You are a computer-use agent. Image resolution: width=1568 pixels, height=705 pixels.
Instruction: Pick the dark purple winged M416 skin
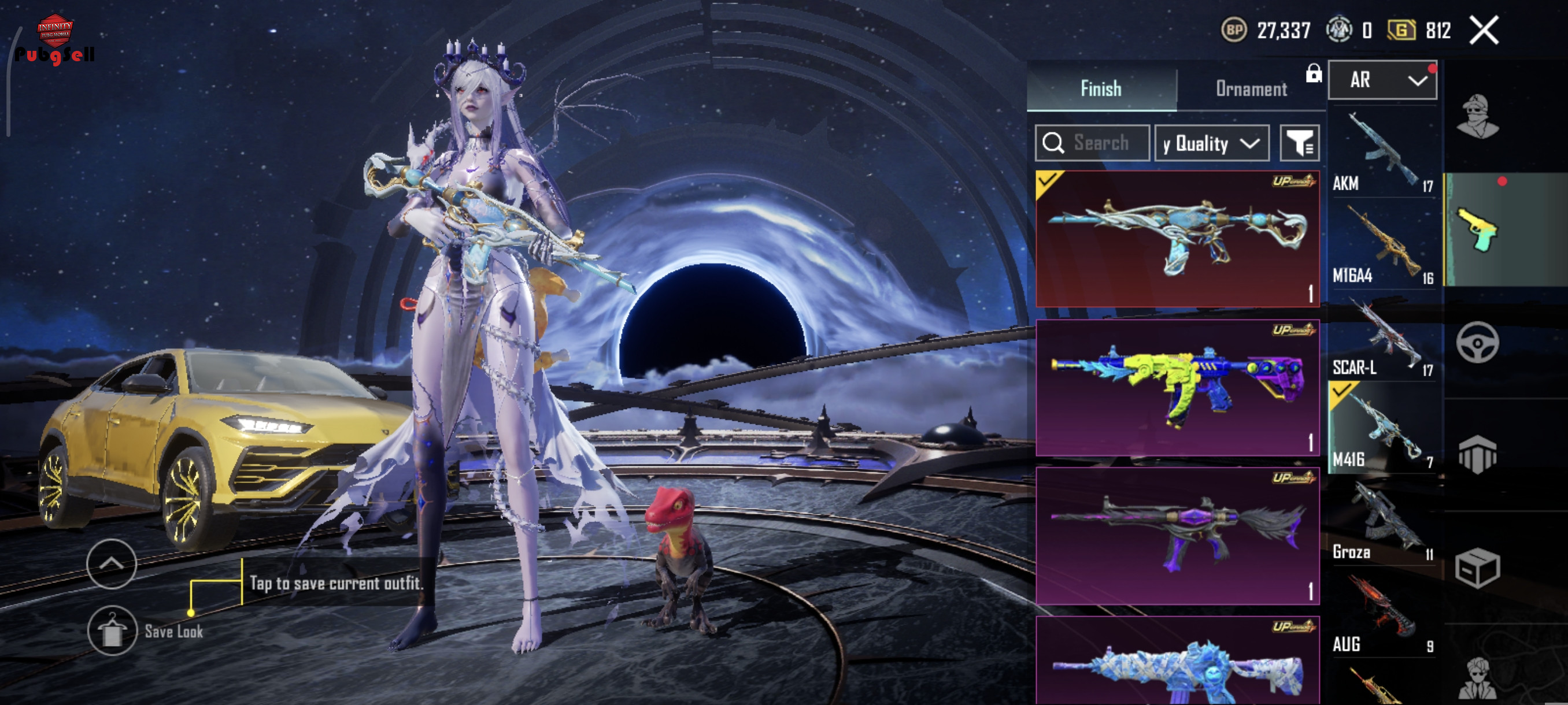1177,536
